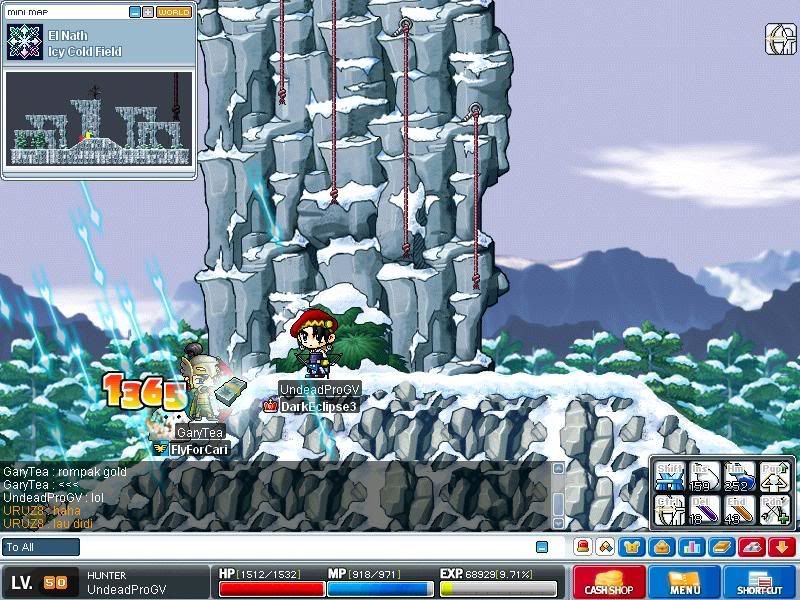The image size is (800, 600).
Task: Minimize the mini map window
Action: tap(134, 12)
